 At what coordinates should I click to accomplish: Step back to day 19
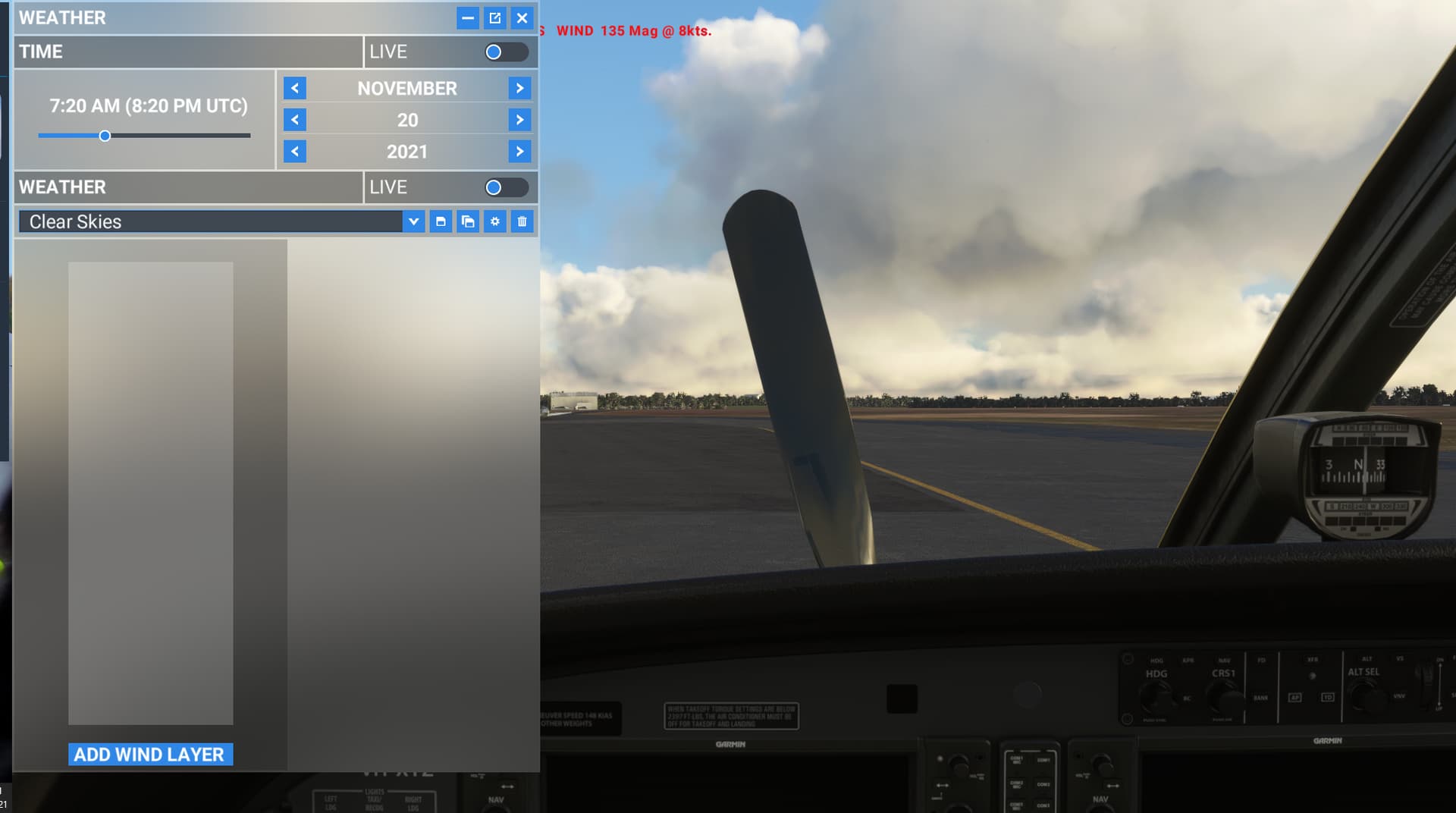(295, 119)
